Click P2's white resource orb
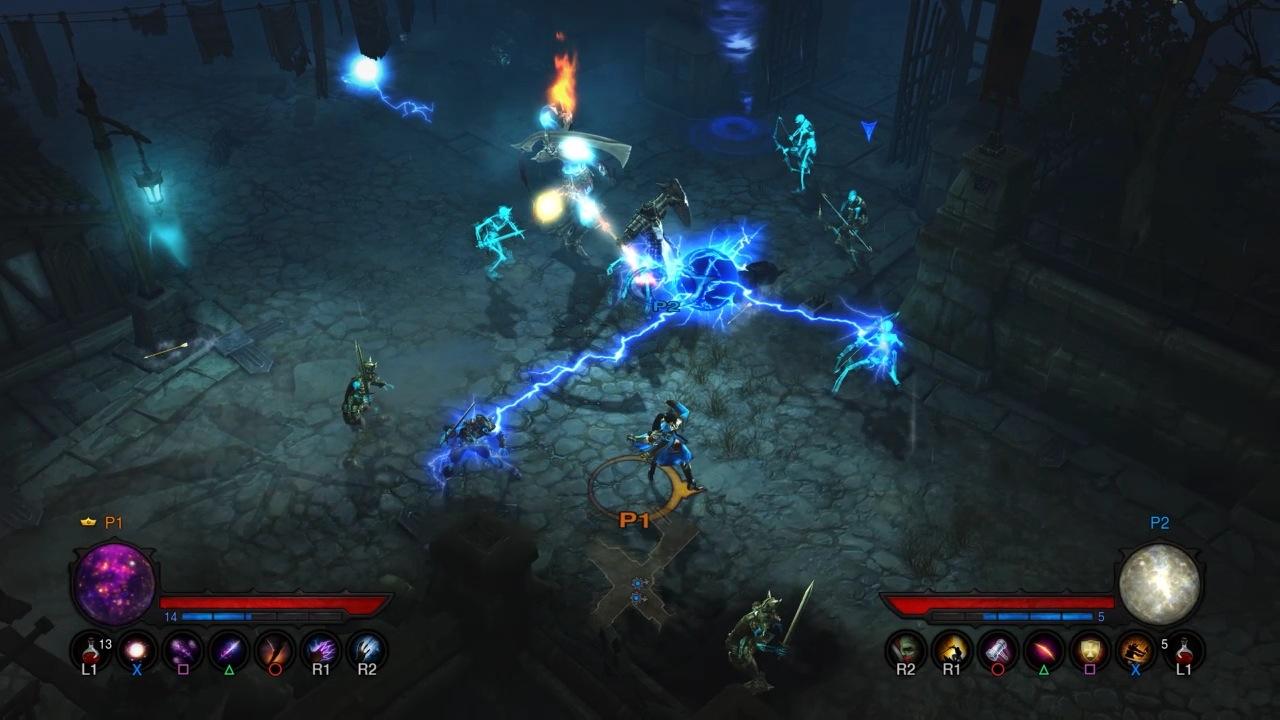The image size is (1280, 720). [1160, 585]
